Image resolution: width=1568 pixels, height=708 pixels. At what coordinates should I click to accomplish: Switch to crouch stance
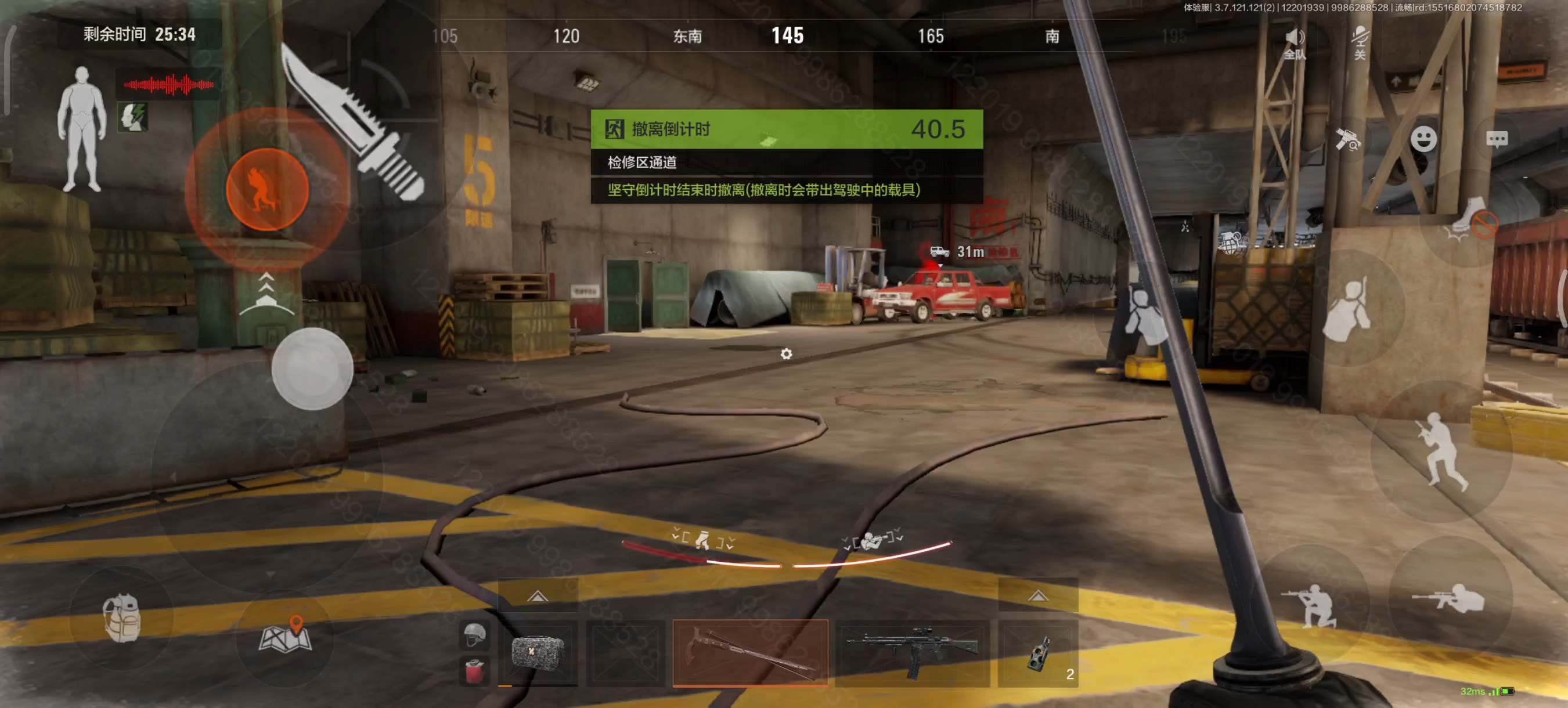point(1314,605)
